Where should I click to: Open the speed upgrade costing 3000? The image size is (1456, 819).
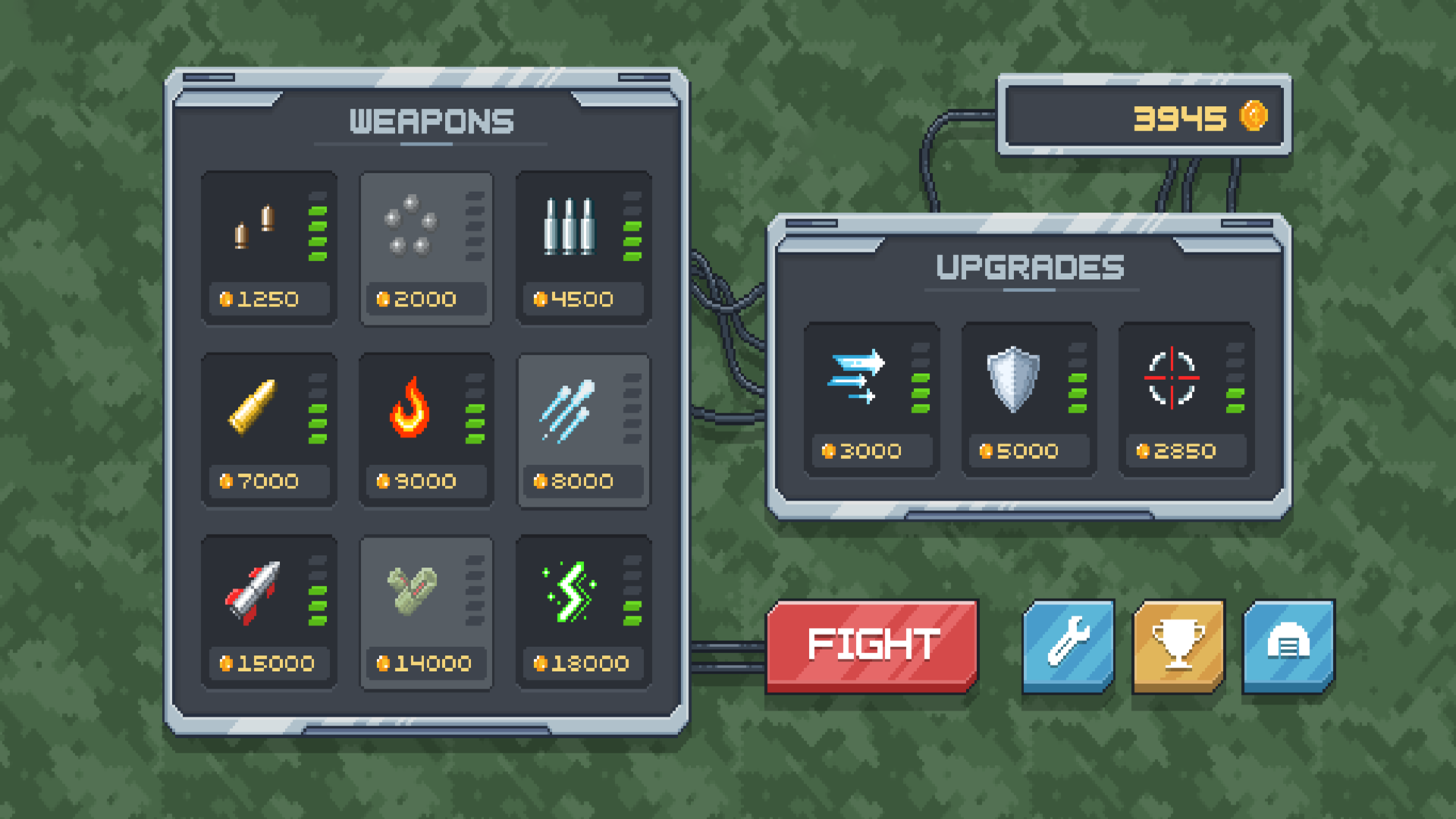pos(872,394)
